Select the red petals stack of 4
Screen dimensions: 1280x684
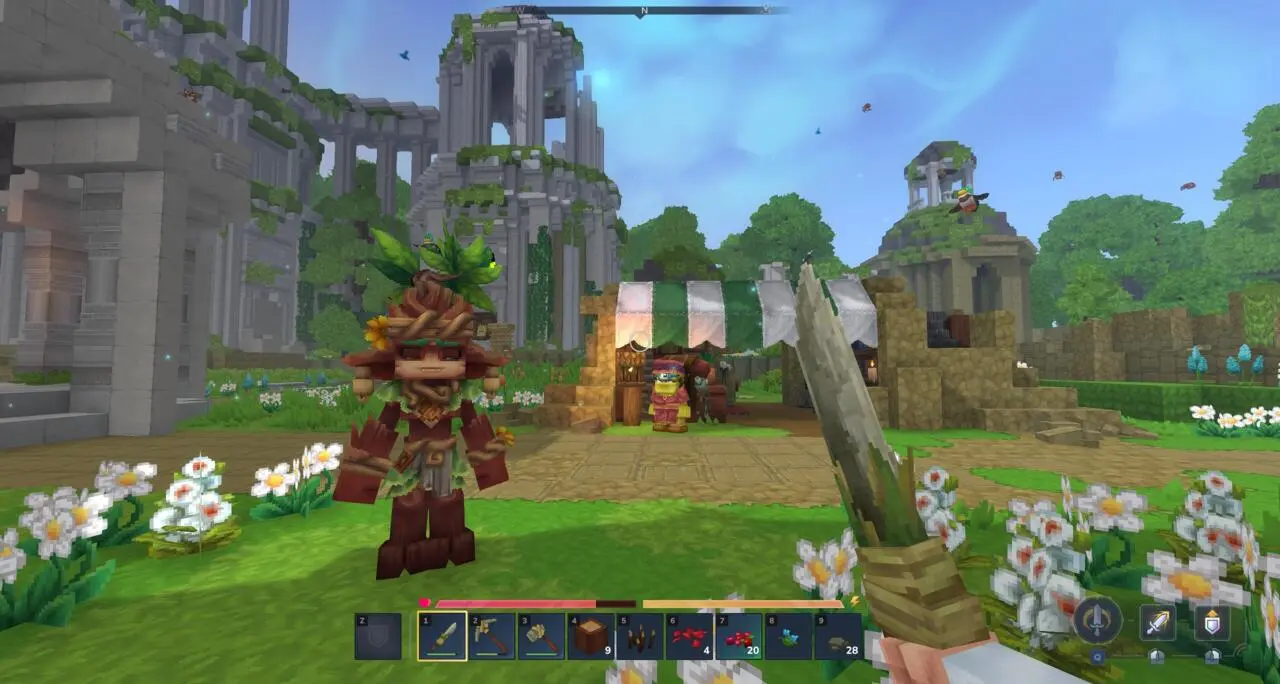coord(690,636)
